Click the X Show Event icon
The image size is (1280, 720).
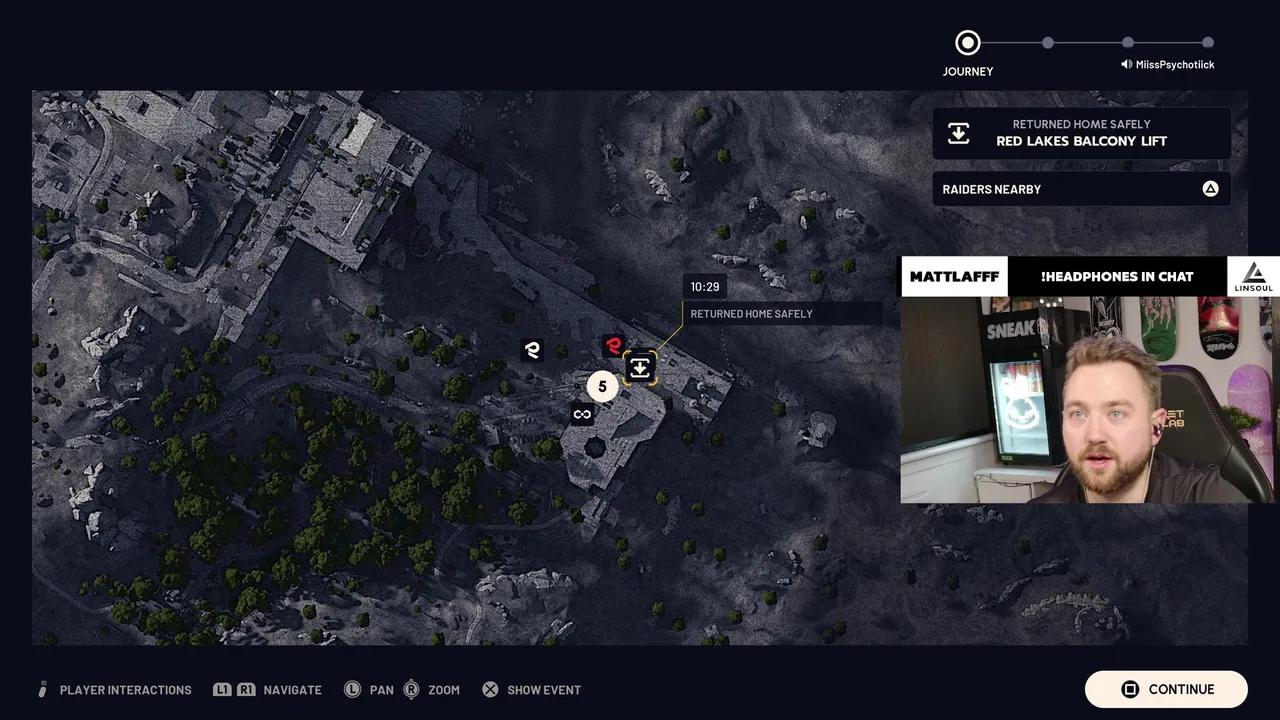click(490, 689)
